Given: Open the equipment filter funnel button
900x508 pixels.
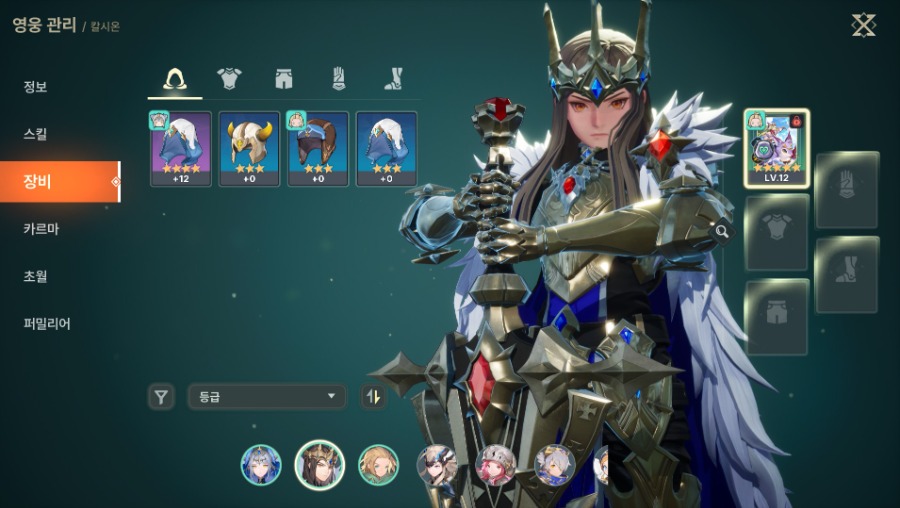Looking at the screenshot, I should [x=161, y=397].
